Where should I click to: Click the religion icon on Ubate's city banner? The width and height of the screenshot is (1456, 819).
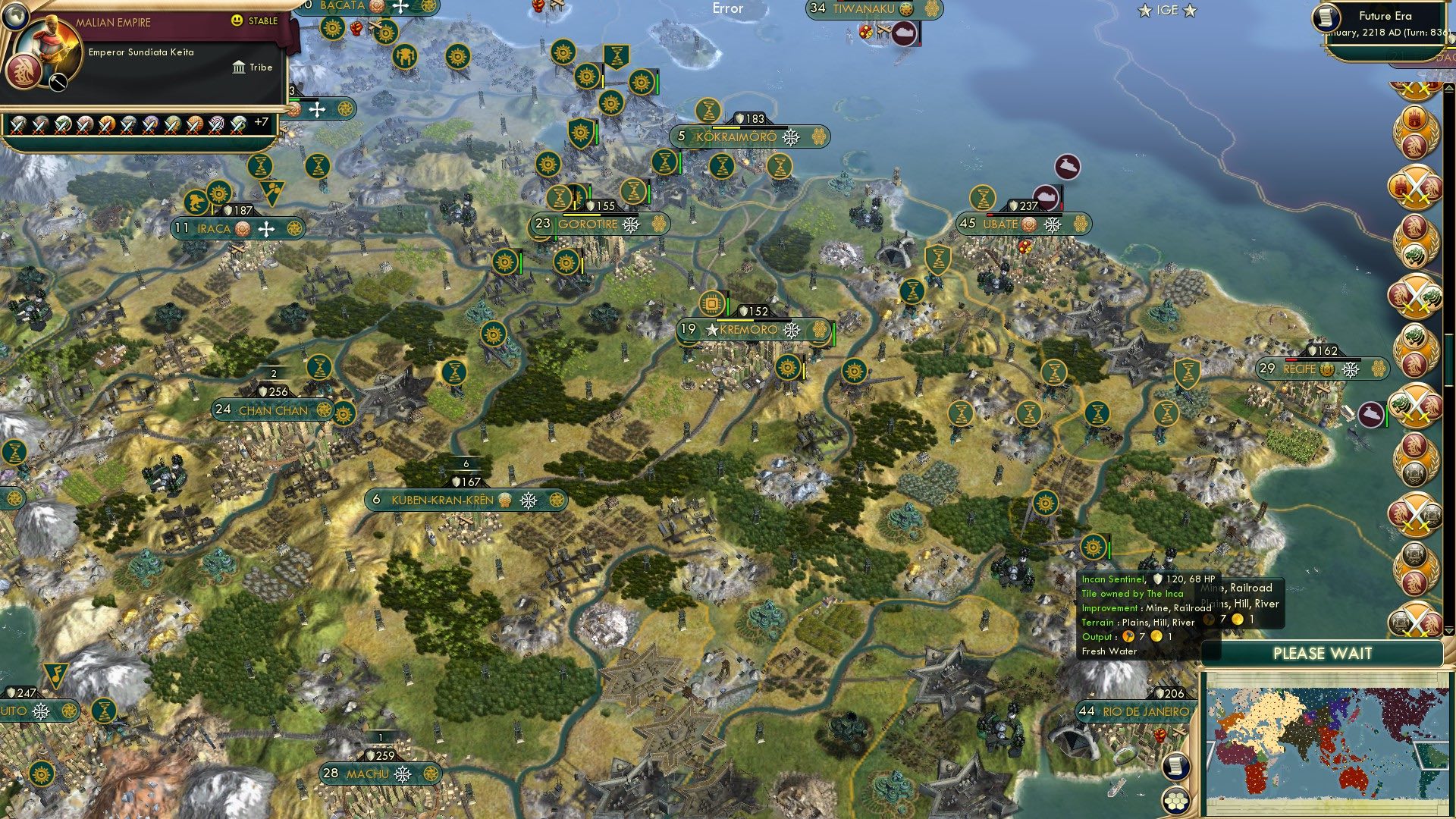point(1028,224)
